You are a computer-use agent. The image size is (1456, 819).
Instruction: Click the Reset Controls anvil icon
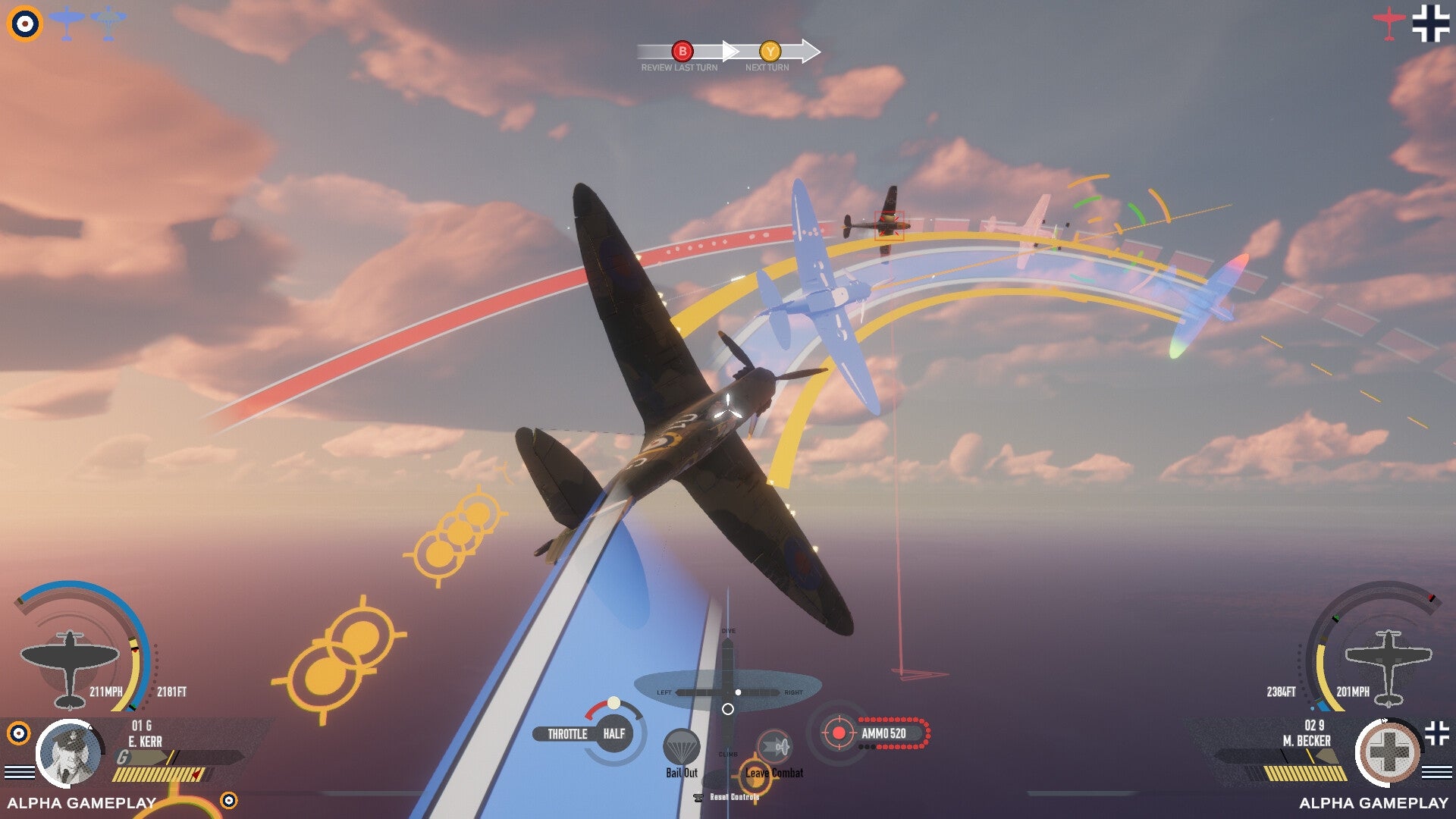coord(698,798)
